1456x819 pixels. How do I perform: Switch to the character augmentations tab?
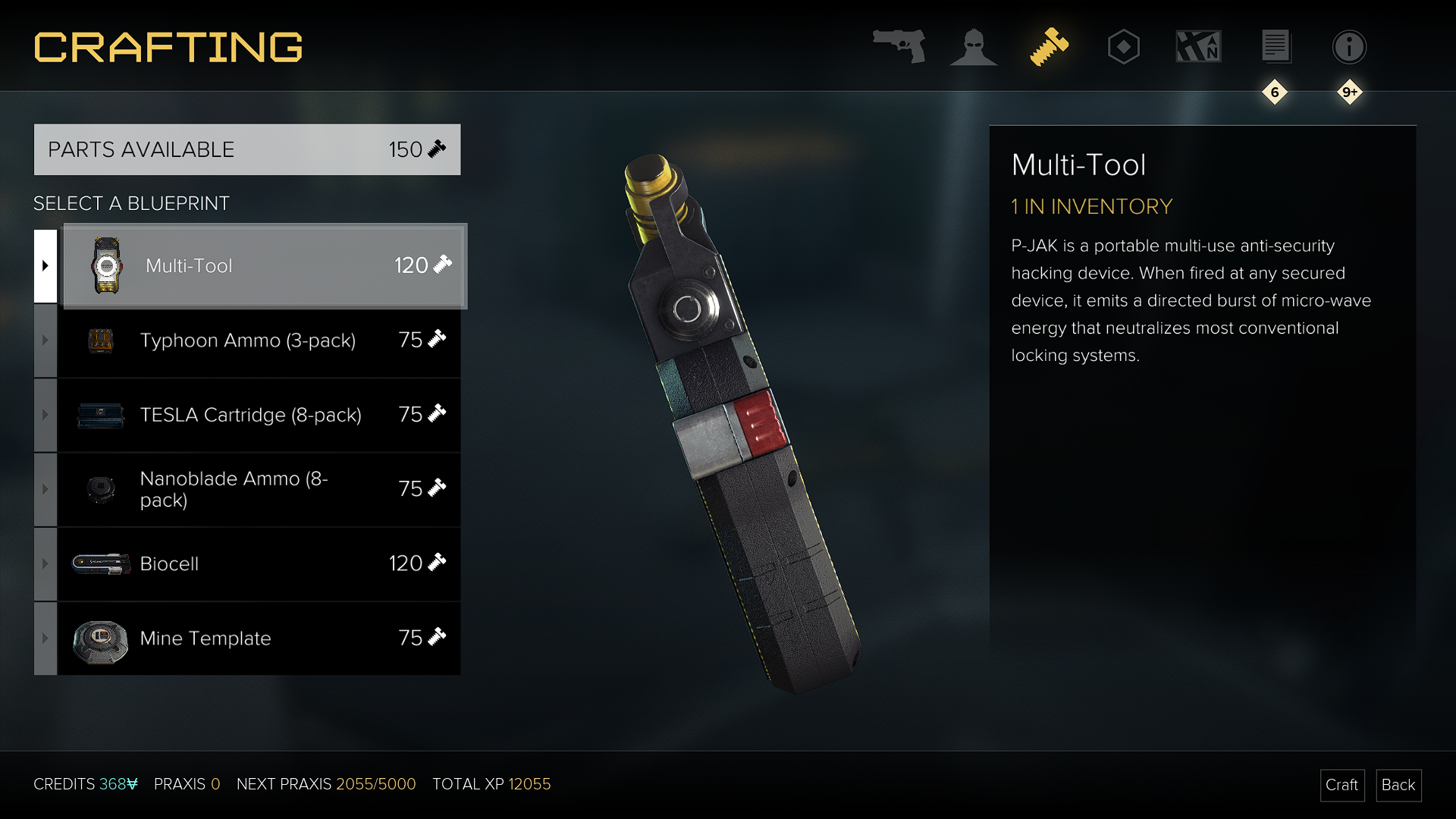click(973, 47)
